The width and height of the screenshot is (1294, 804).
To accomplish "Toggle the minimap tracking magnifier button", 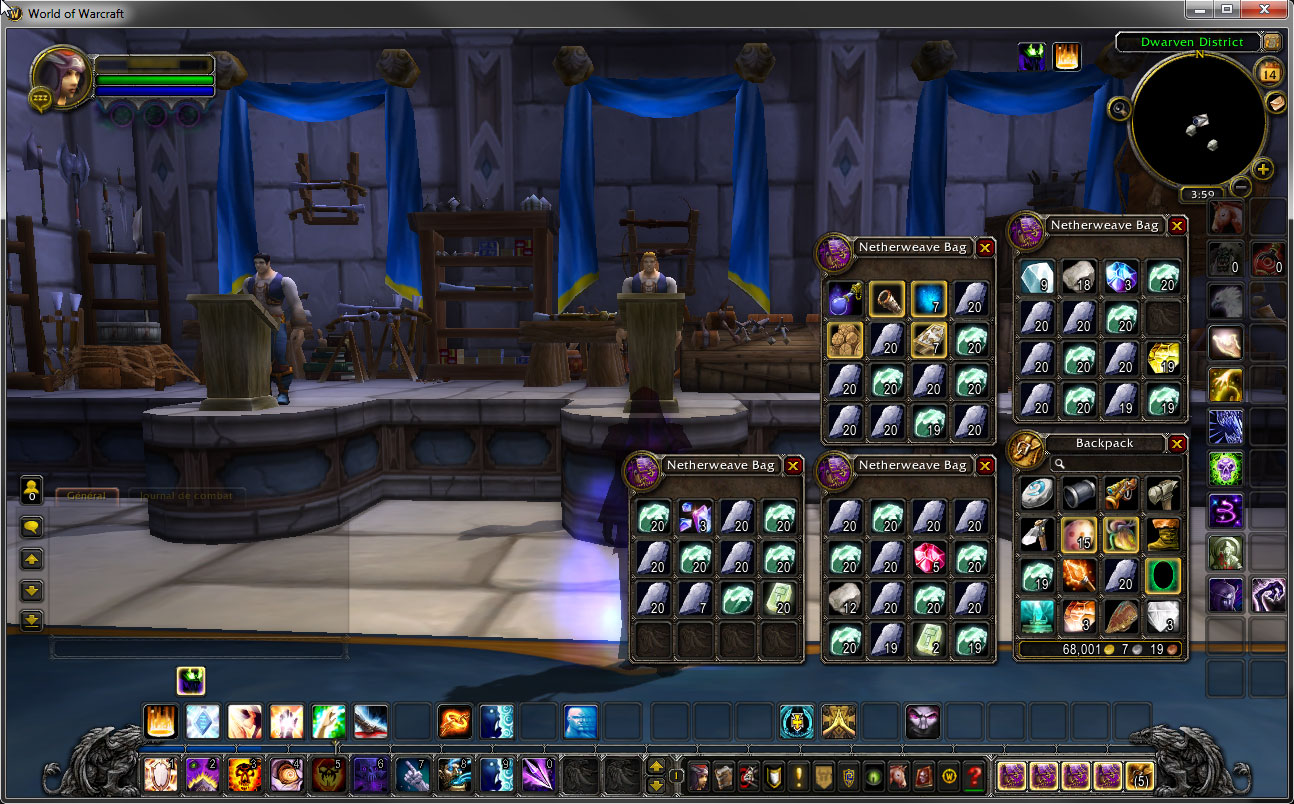I will pos(1120,108).
